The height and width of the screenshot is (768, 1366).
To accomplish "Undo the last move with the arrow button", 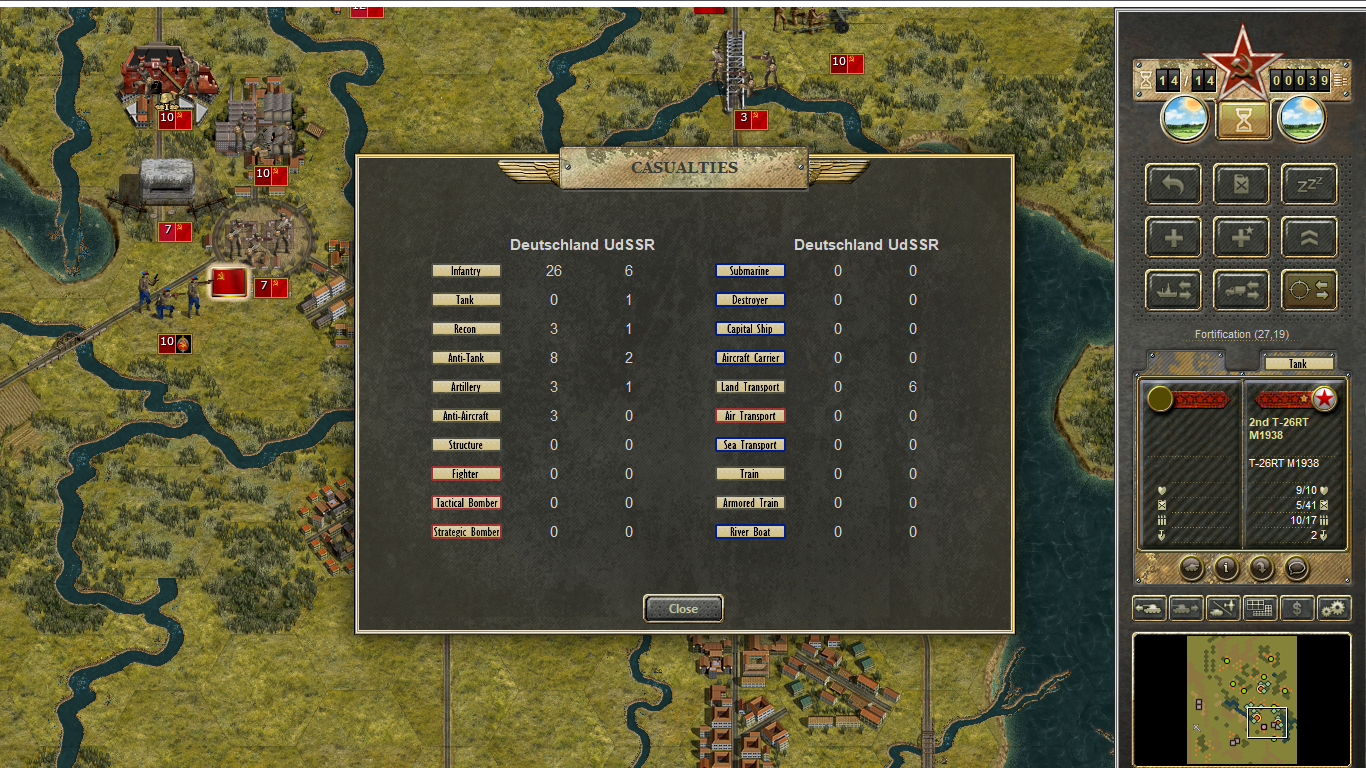I will click(1174, 185).
